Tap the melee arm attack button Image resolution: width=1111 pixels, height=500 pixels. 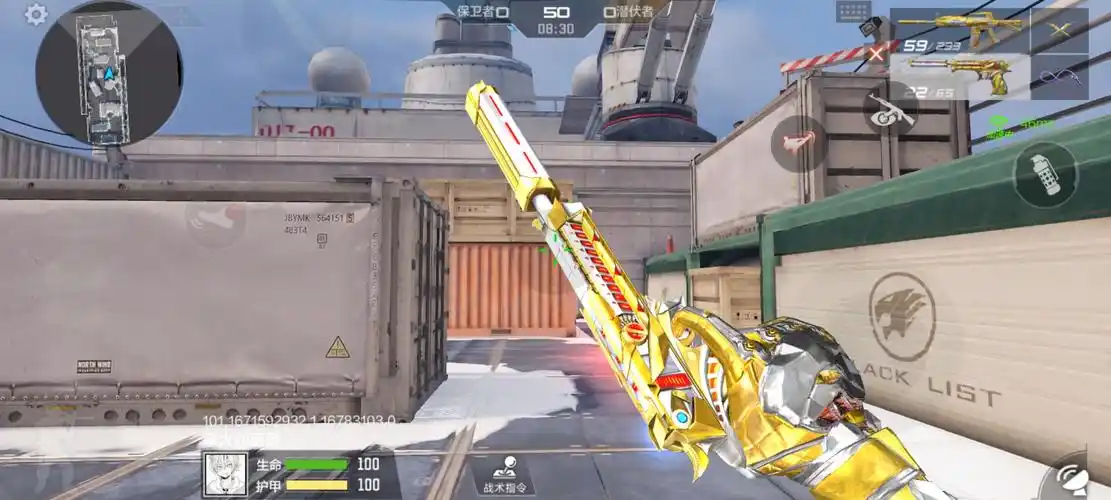click(798, 143)
